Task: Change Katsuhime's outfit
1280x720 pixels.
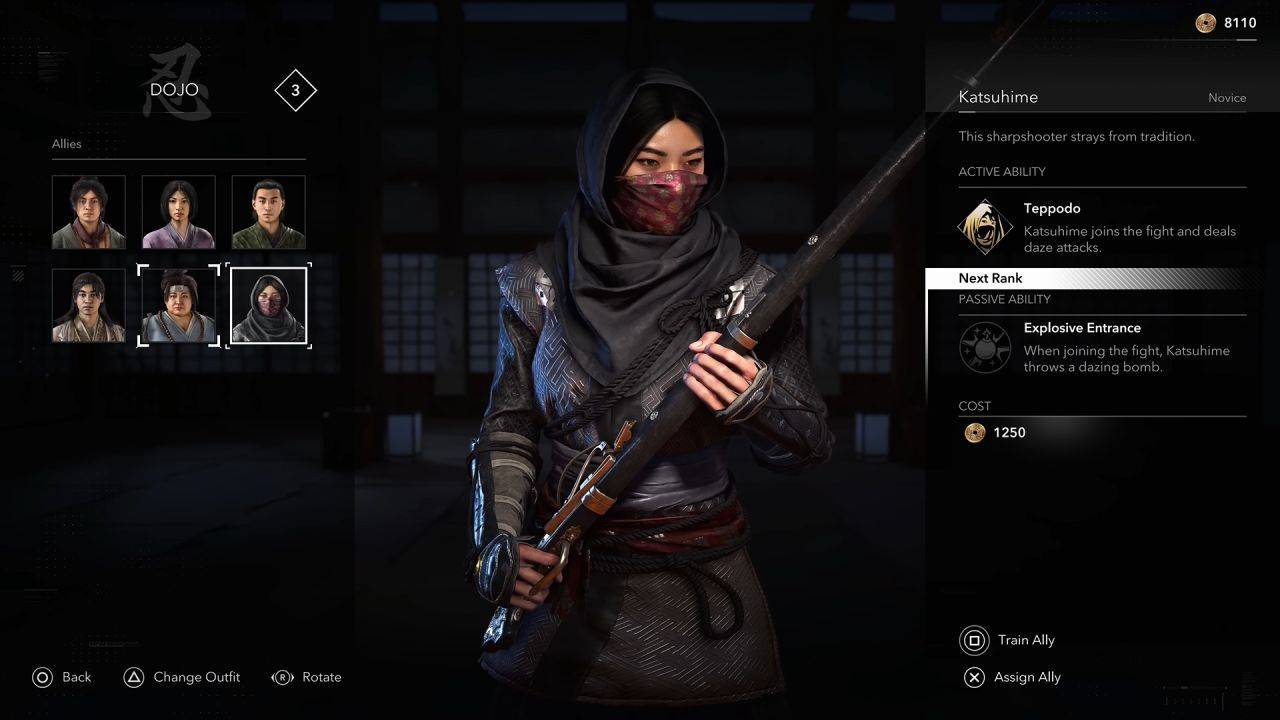Action: pyautogui.click(x=181, y=677)
